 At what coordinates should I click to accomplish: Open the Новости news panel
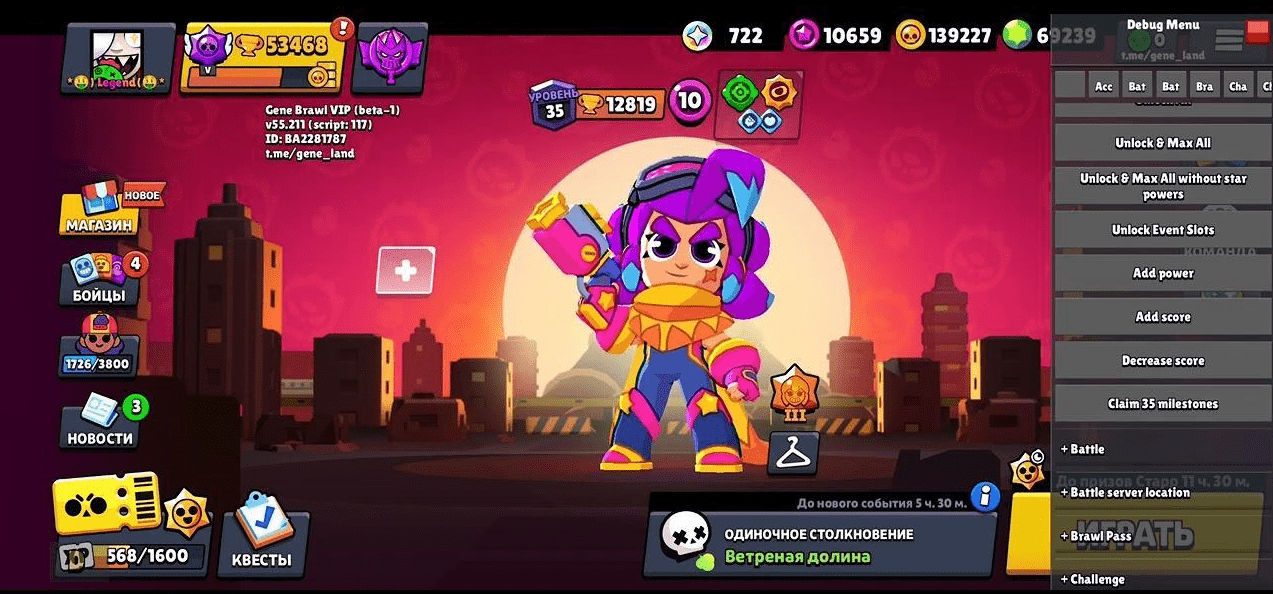point(100,424)
